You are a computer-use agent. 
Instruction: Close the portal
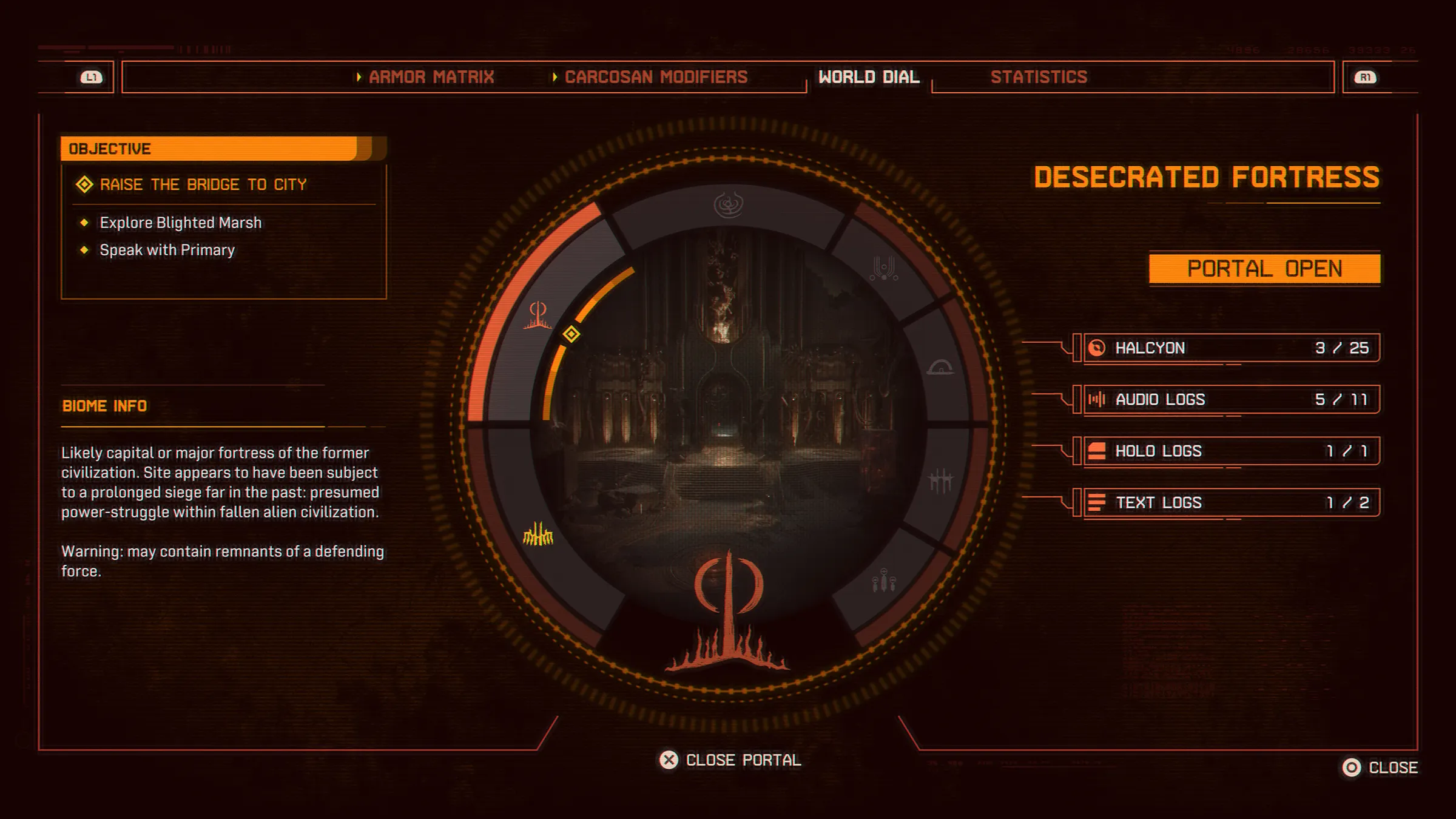click(730, 760)
